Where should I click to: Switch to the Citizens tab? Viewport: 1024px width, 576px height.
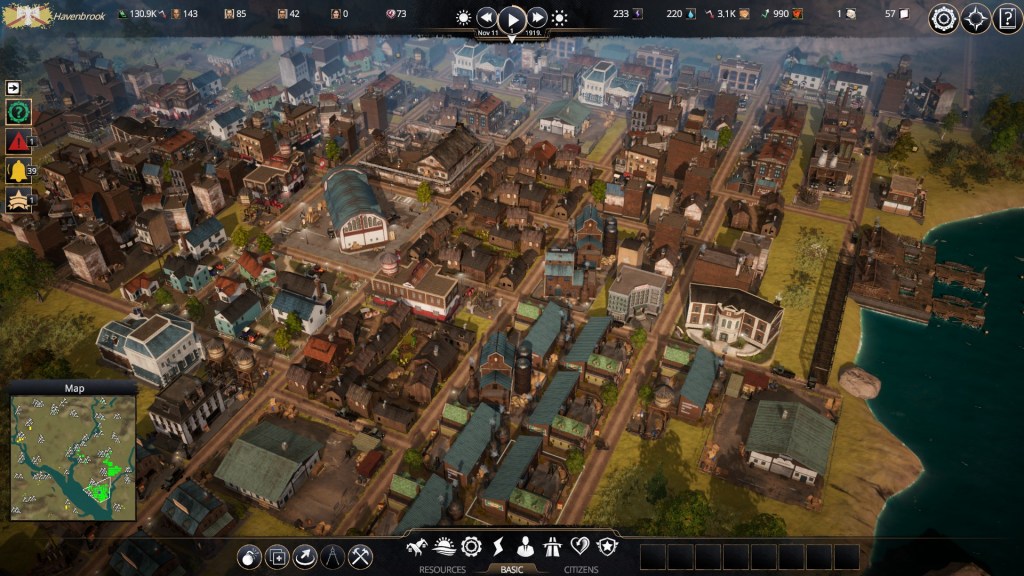coord(580,570)
